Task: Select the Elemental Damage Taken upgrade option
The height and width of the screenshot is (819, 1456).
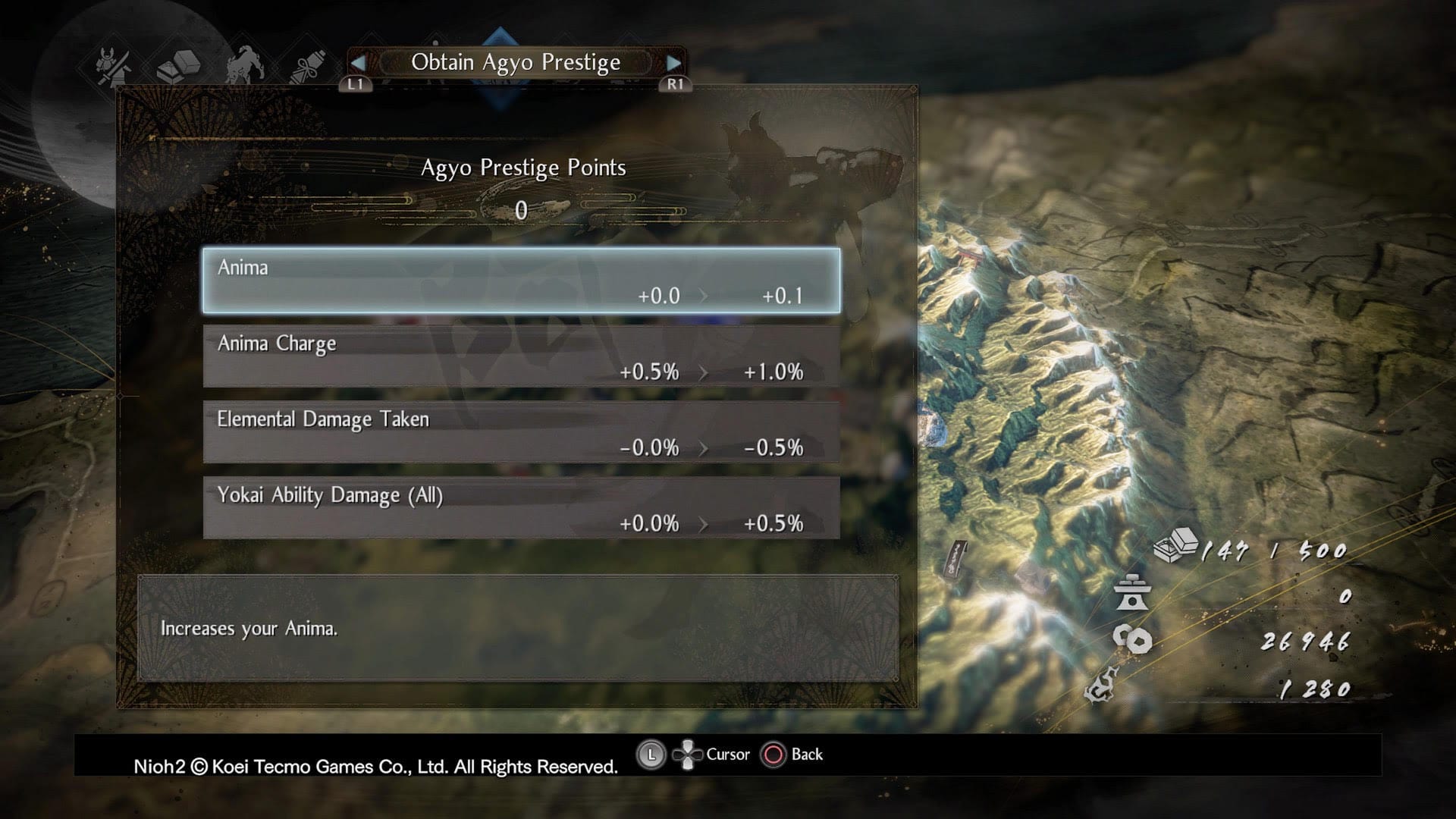Action: [523, 432]
